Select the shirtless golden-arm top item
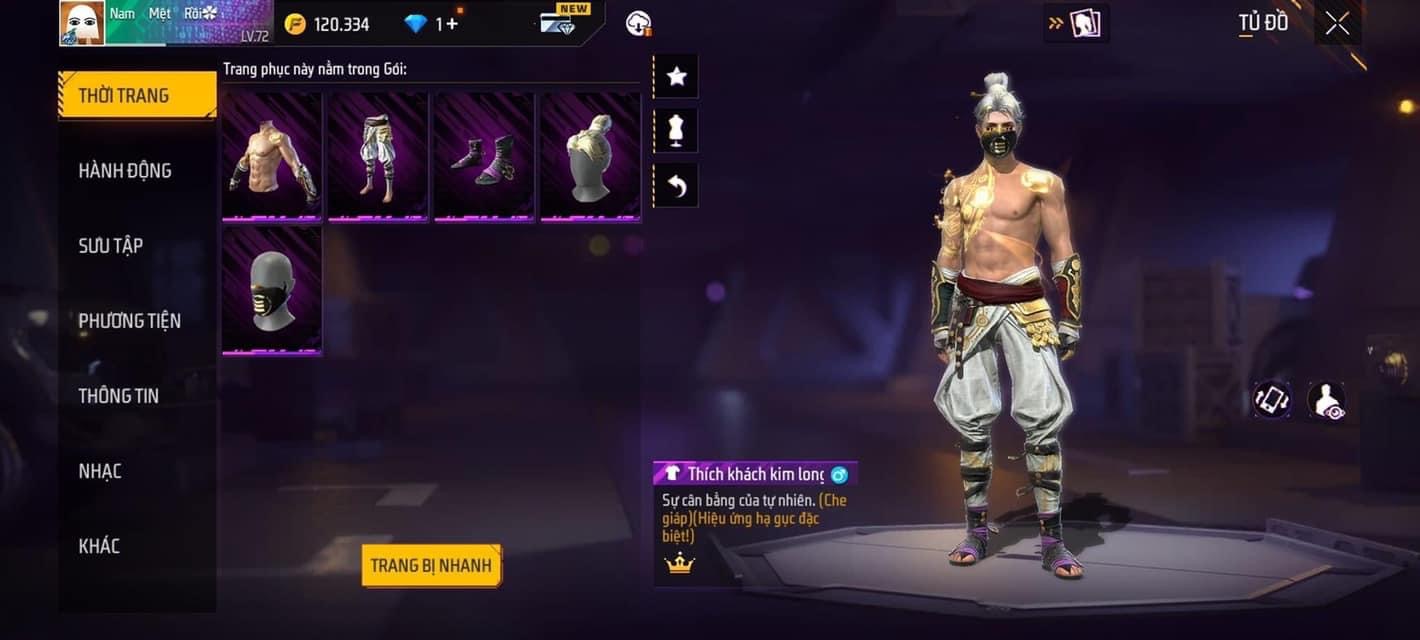1420x640 pixels. [272, 156]
